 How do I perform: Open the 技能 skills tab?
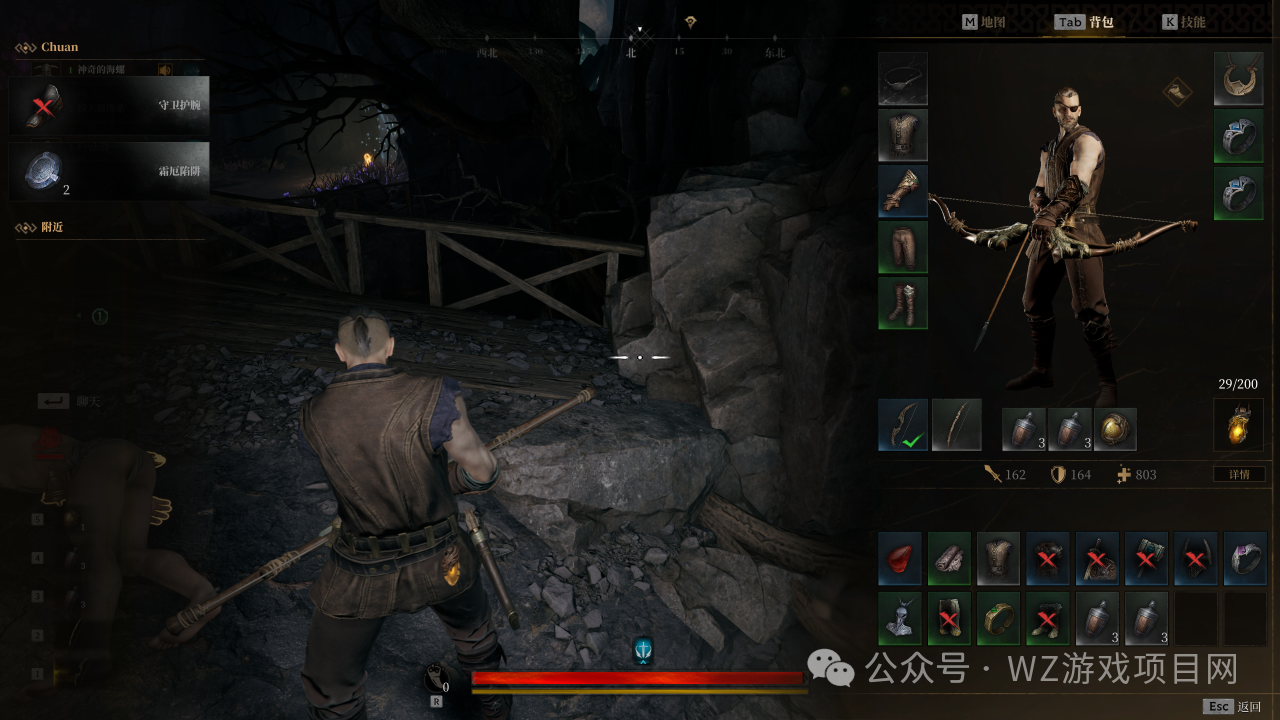[x=1183, y=22]
